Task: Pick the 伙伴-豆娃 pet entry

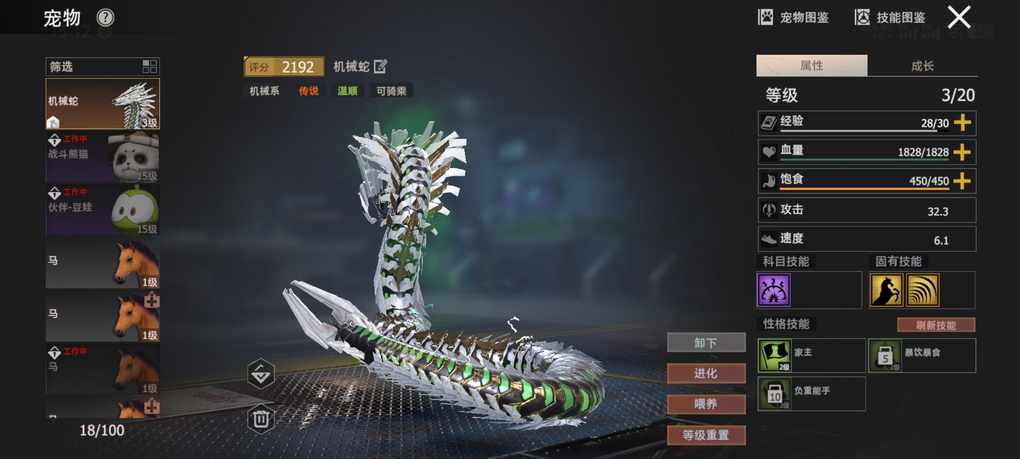Action: 103,209
